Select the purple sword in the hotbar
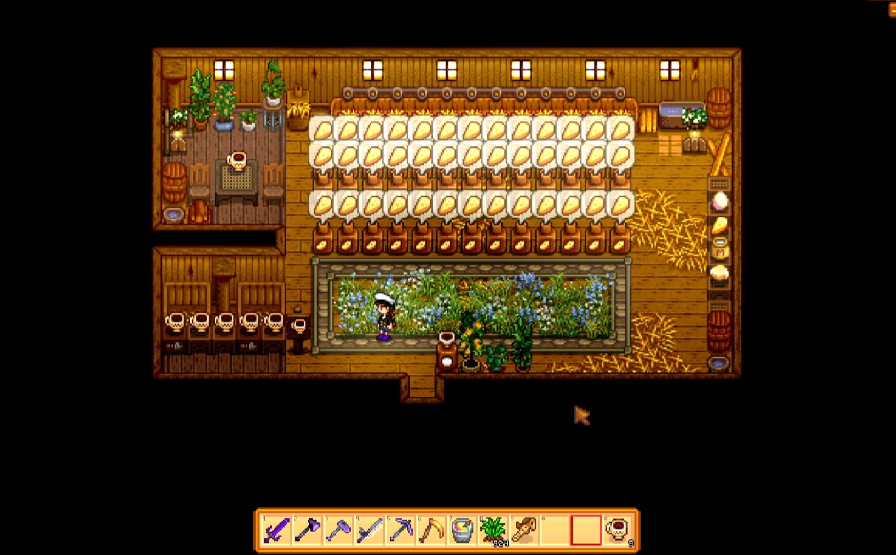This screenshot has height=555, width=896. (276, 530)
